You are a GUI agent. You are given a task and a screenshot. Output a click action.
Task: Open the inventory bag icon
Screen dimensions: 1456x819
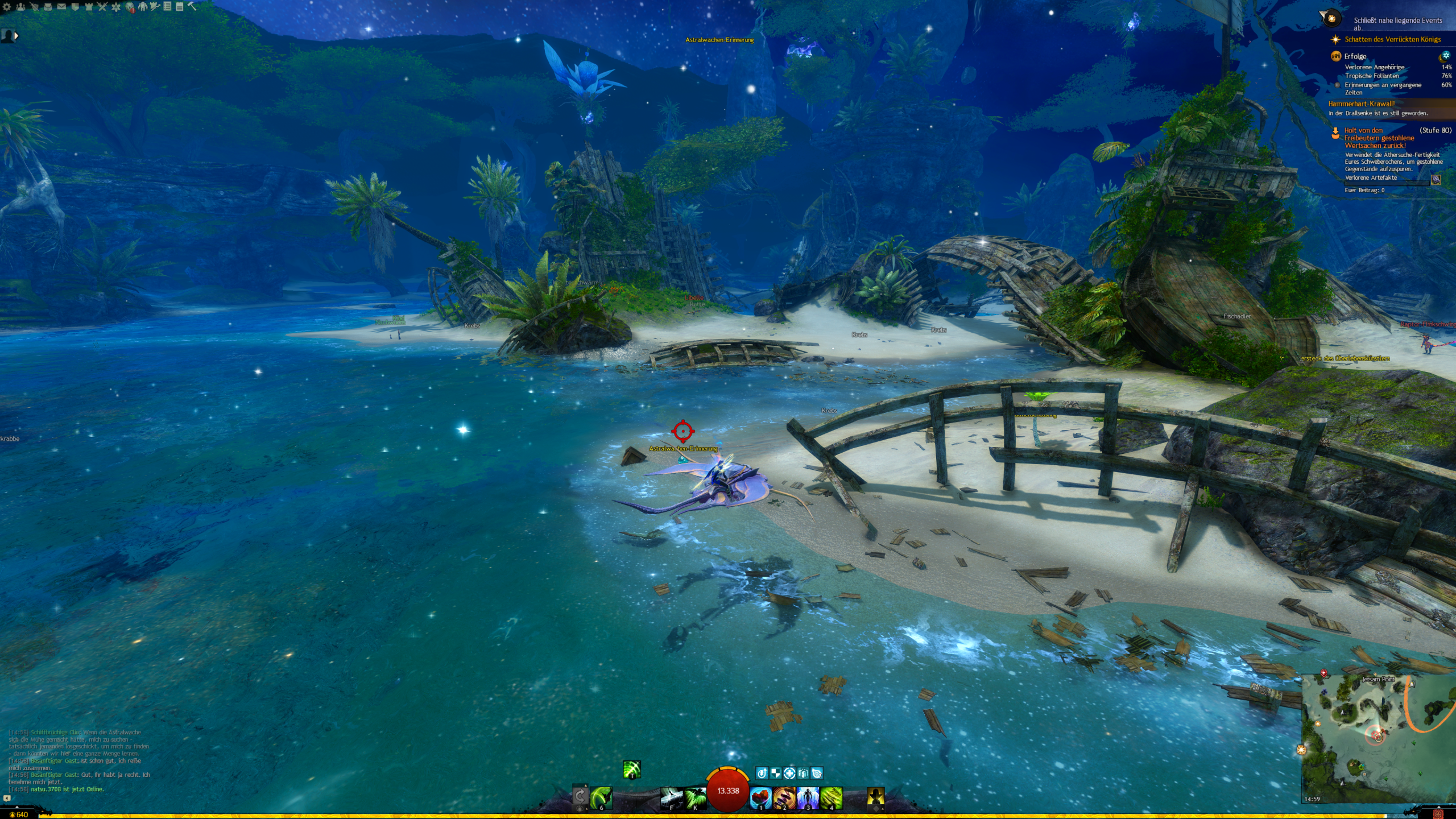point(48,7)
